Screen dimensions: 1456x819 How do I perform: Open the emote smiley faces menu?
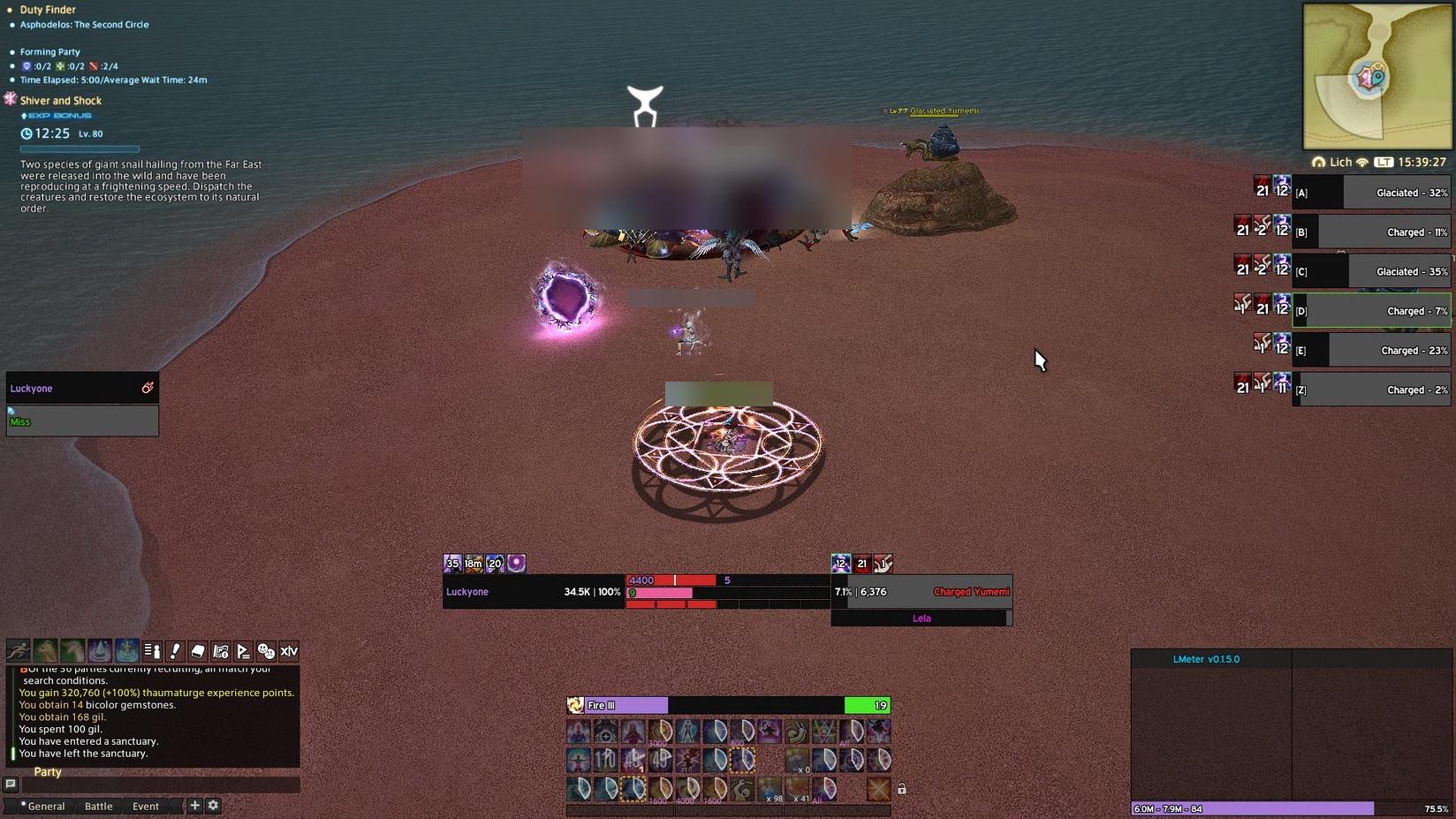click(266, 651)
